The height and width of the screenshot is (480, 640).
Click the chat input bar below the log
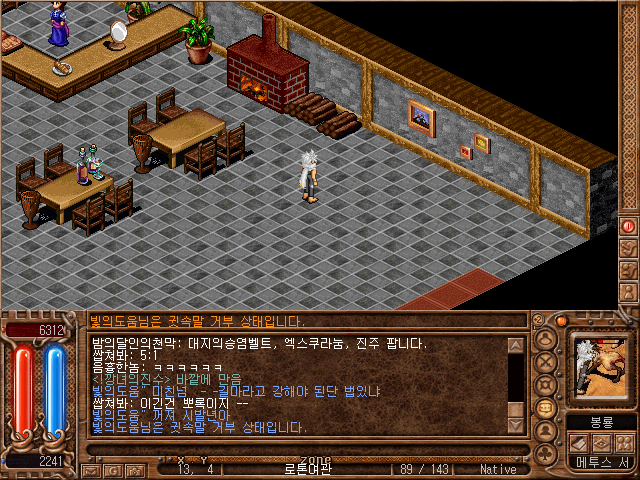[300, 450]
